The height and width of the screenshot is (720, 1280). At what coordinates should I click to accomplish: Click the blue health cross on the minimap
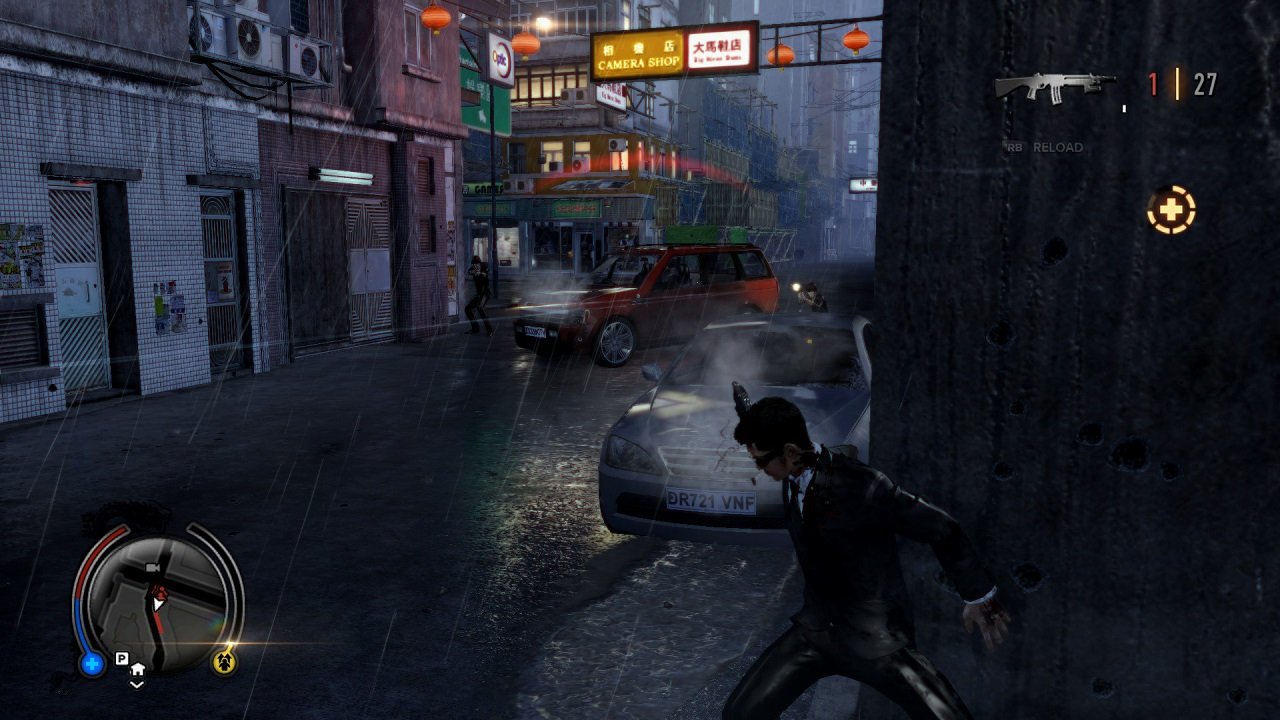click(92, 659)
